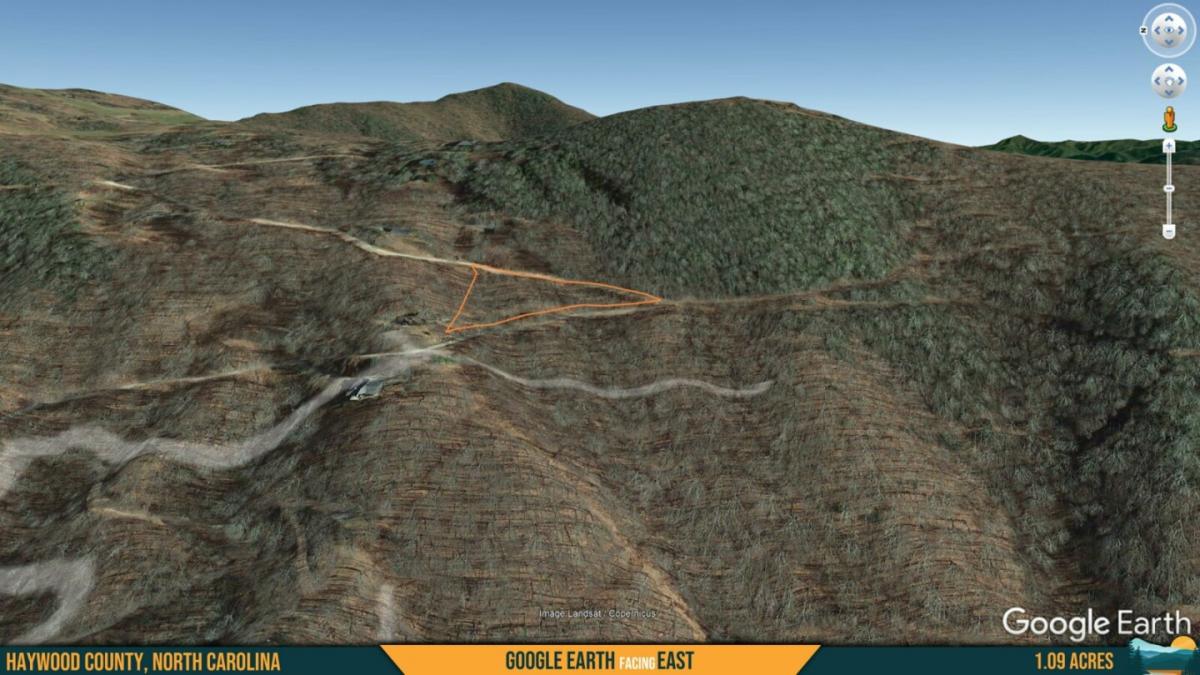Select the orange Street View pegman
Viewport: 1200px width, 675px height.
1168,118
